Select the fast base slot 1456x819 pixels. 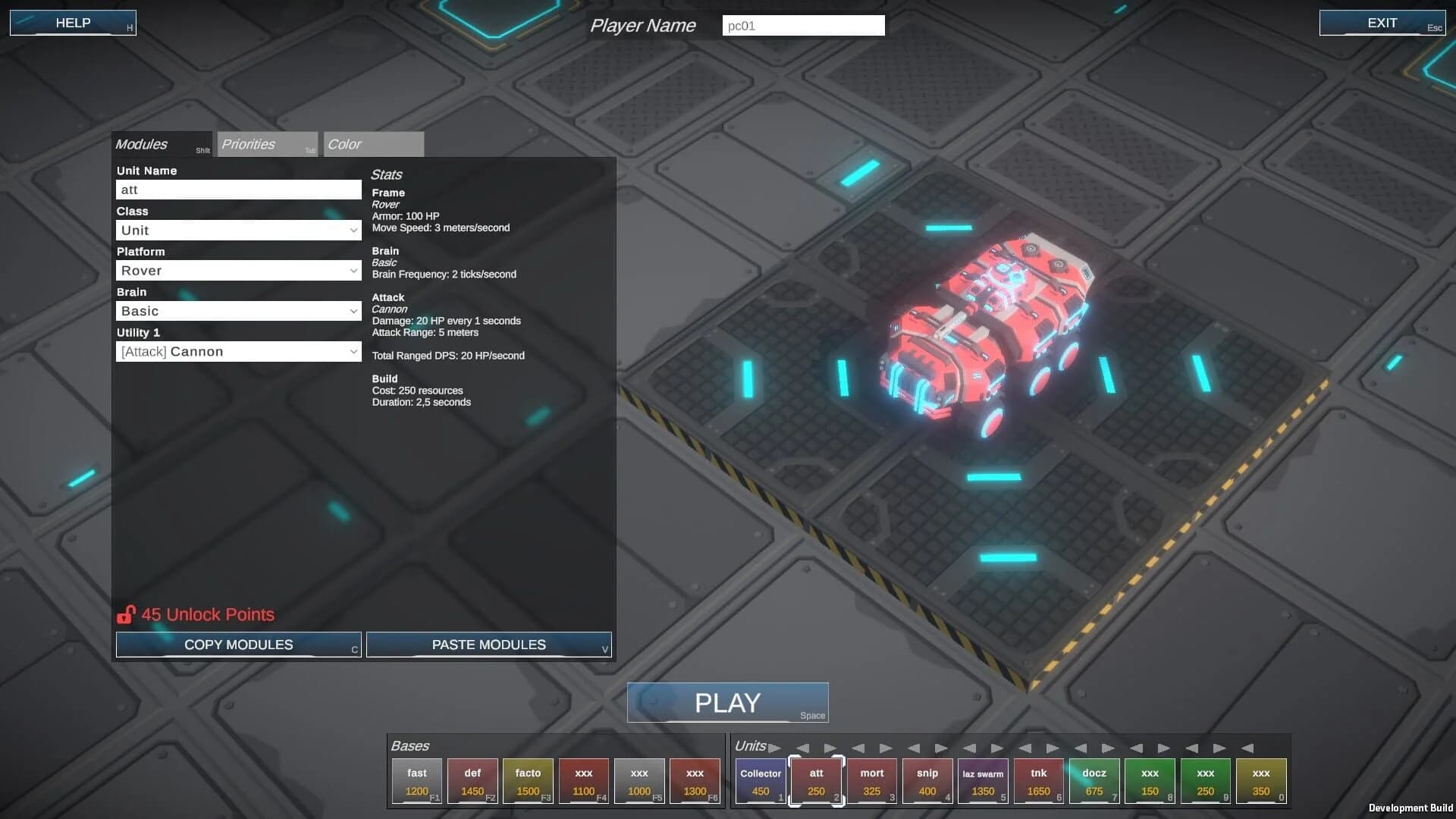(x=416, y=781)
